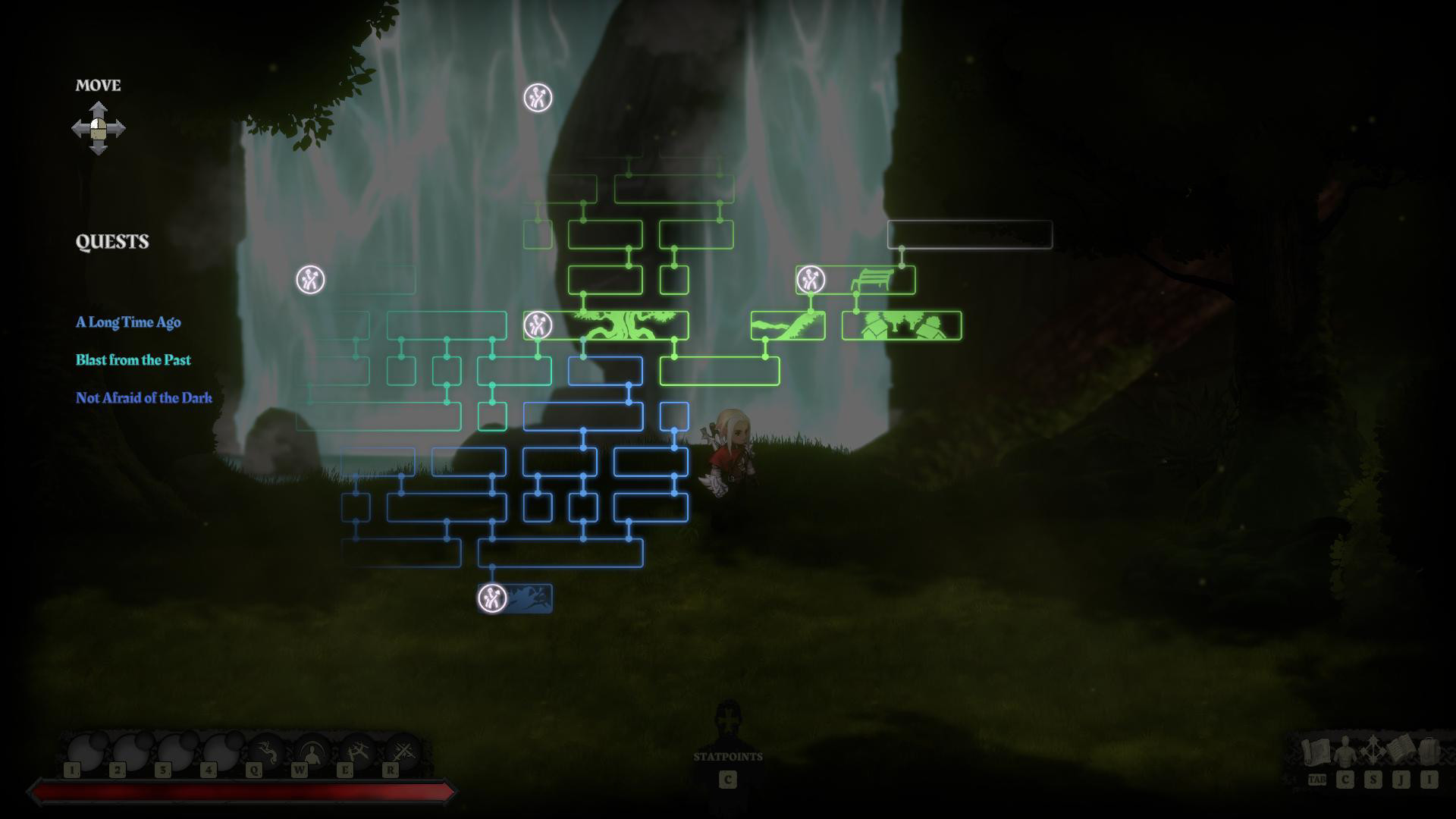Select the Not Afraid of the Dark quest
The width and height of the screenshot is (1456, 819).
tap(143, 397)
